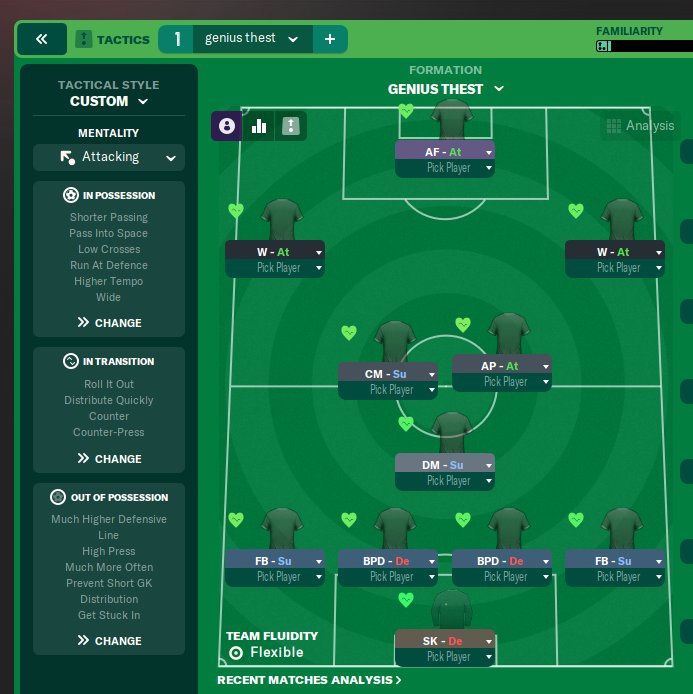Collapse the panel with the double-arrow back button
Viewport: 693px width, 694px height.
tap(42, 40)
